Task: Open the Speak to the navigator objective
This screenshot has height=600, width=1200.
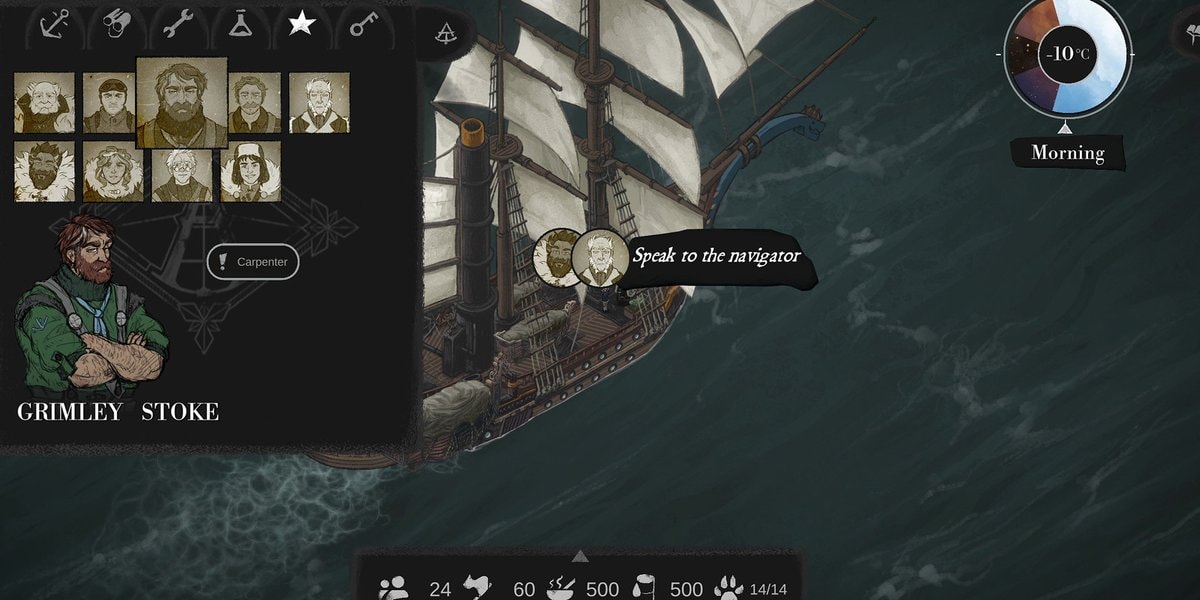Action: pyautogui.click(x=715, y=256)
